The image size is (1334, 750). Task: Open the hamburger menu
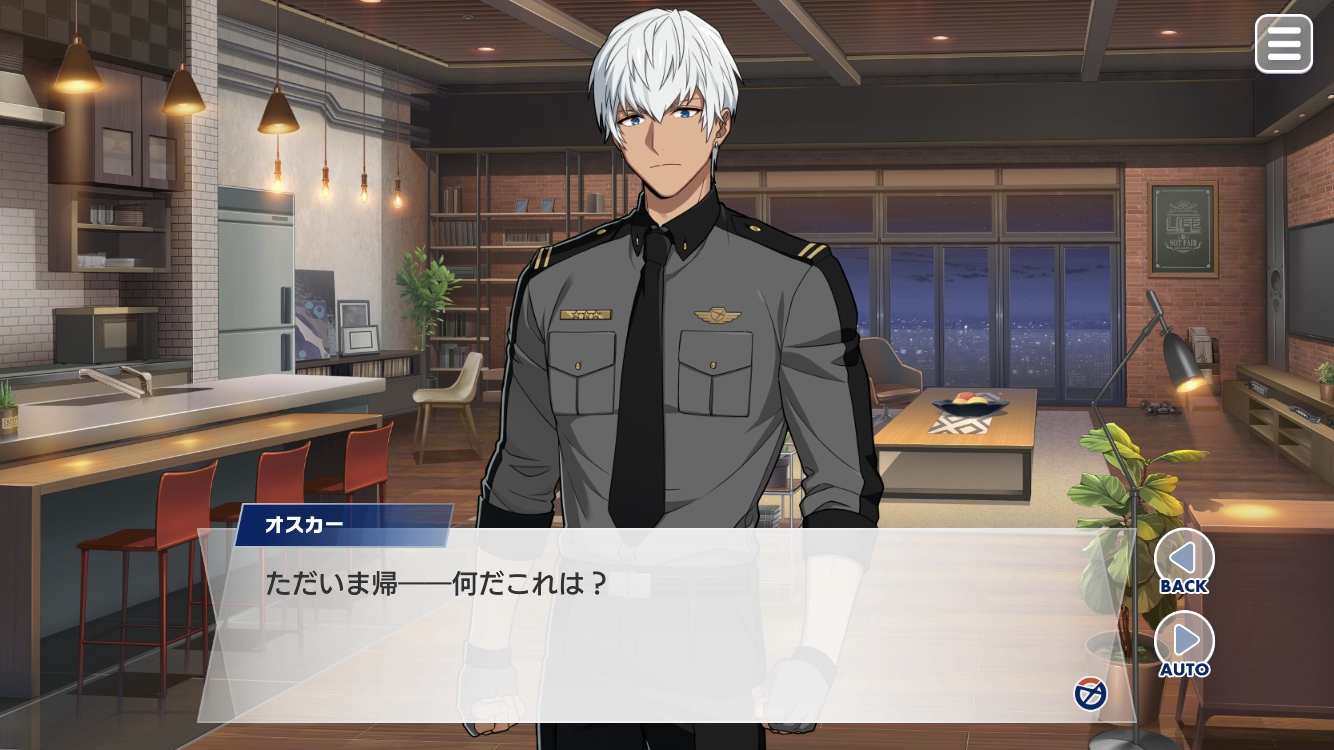click(1283, 44)
